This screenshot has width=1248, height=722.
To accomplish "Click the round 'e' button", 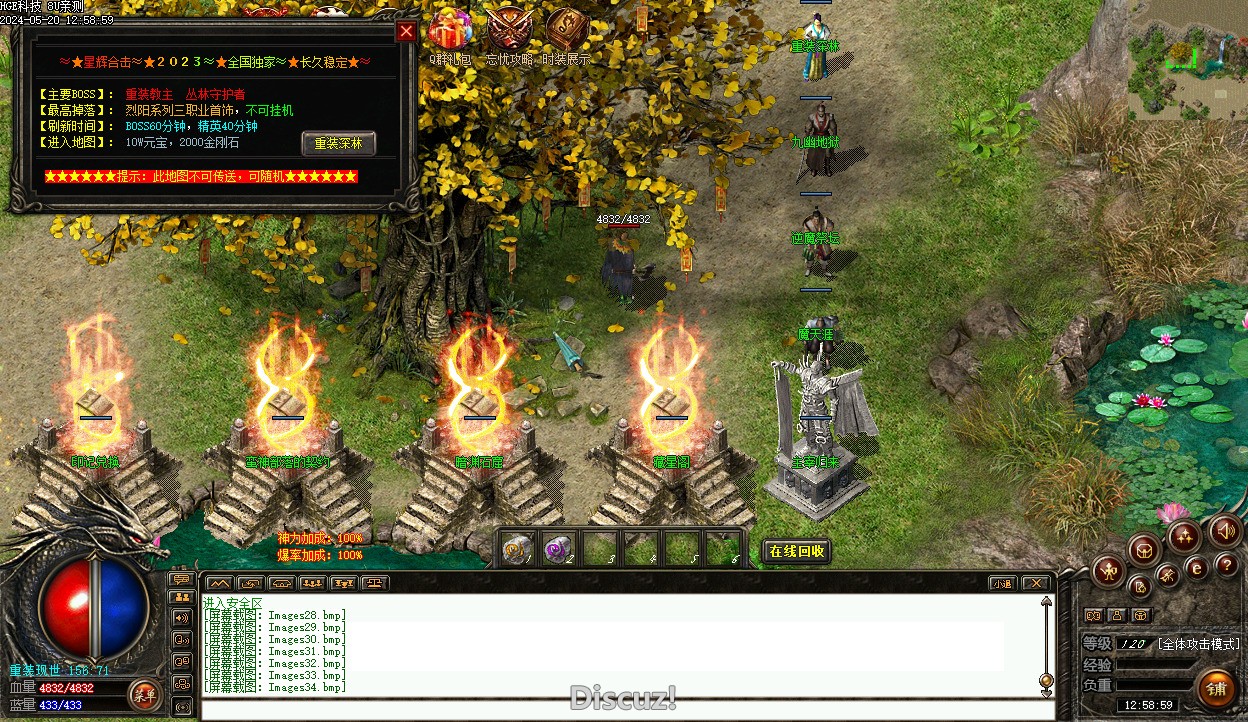I will pos(1196,568).
